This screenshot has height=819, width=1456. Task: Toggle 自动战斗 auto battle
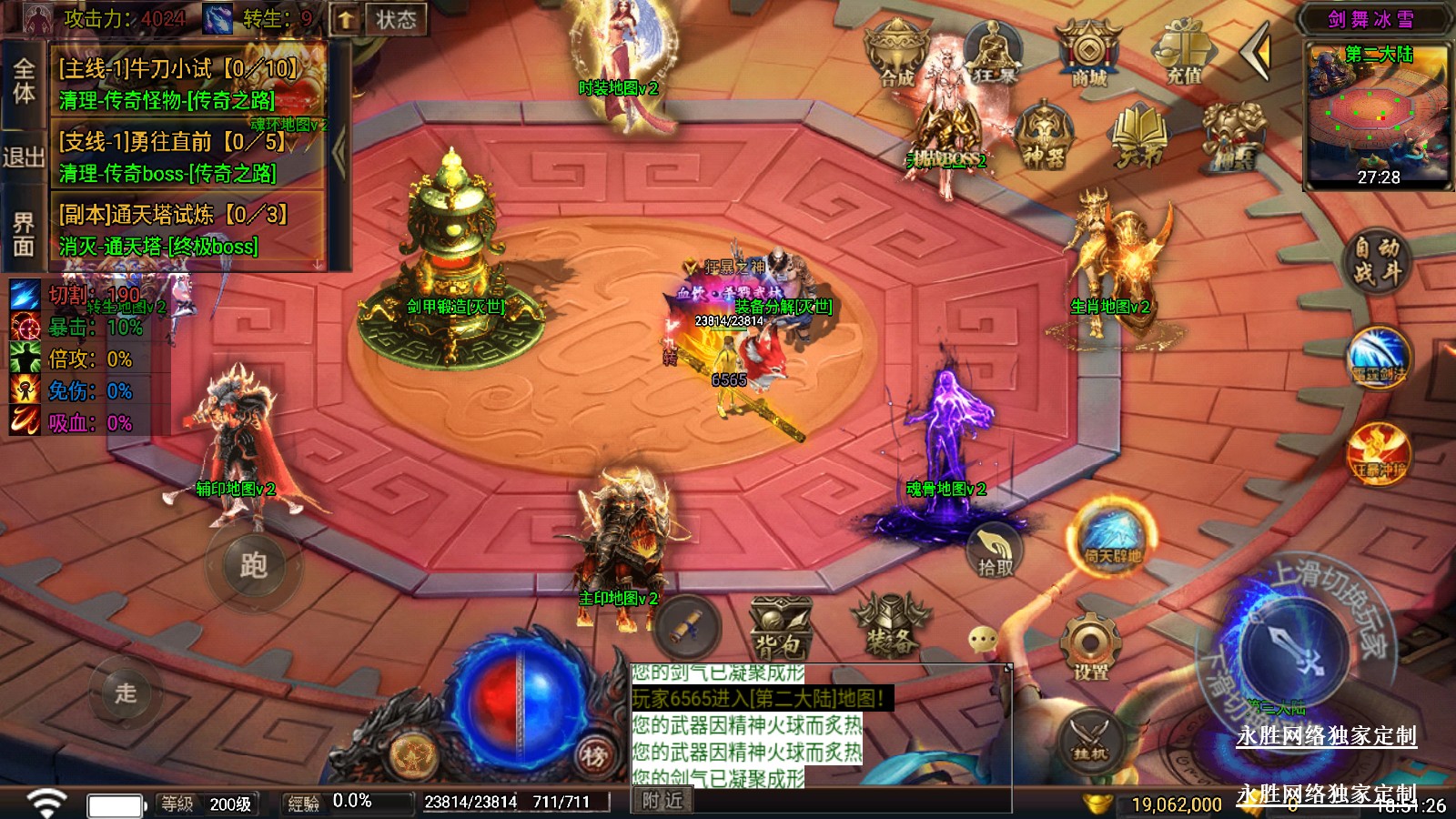click(1376, 260)
